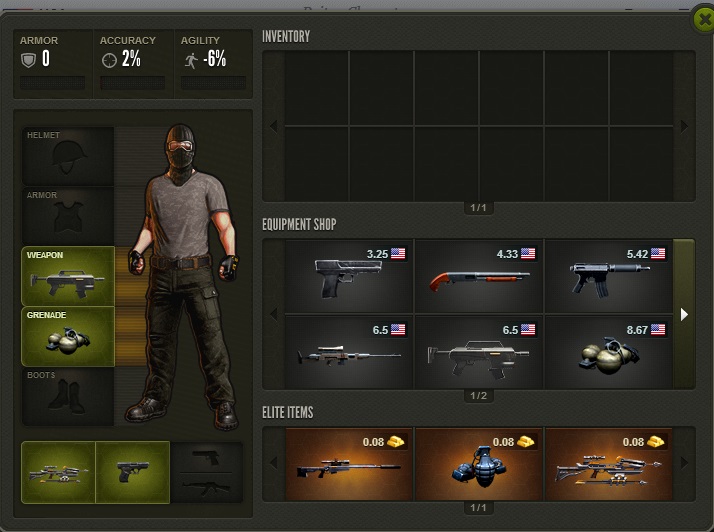The height and width of the screenshot is (532, 714).
Task: Choose the assault rifle in Equipment Shop
Action: point(478,351)
